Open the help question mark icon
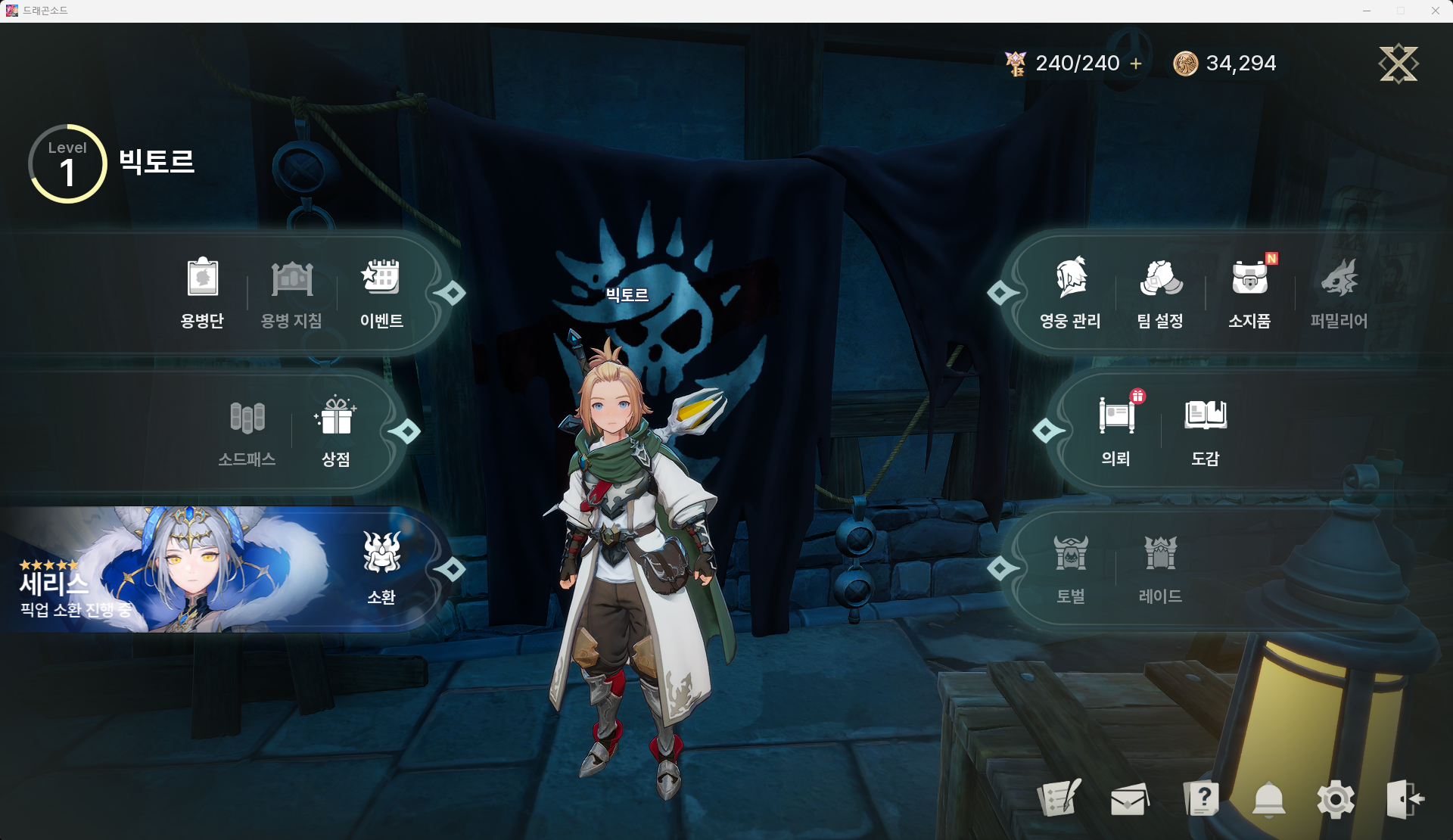This screenshot has width=1453, height=840. (x=1201, y=798)
